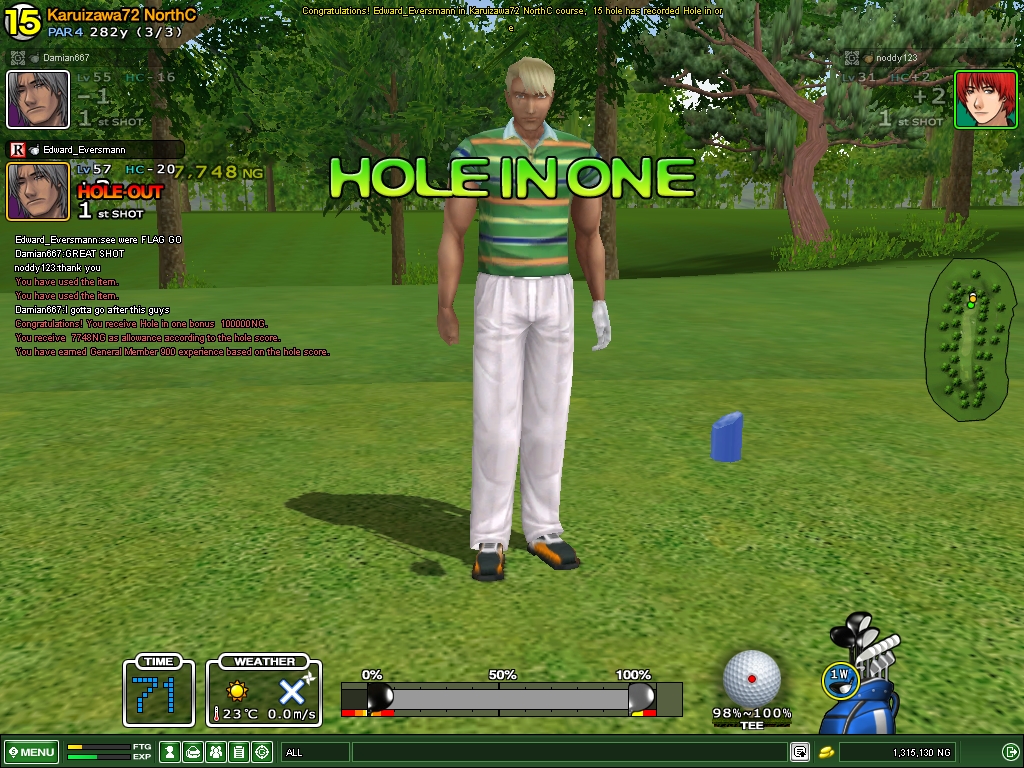The image size is (1024, 768).
Task: Select Damian667's player portrait
Action: [38, 99]
